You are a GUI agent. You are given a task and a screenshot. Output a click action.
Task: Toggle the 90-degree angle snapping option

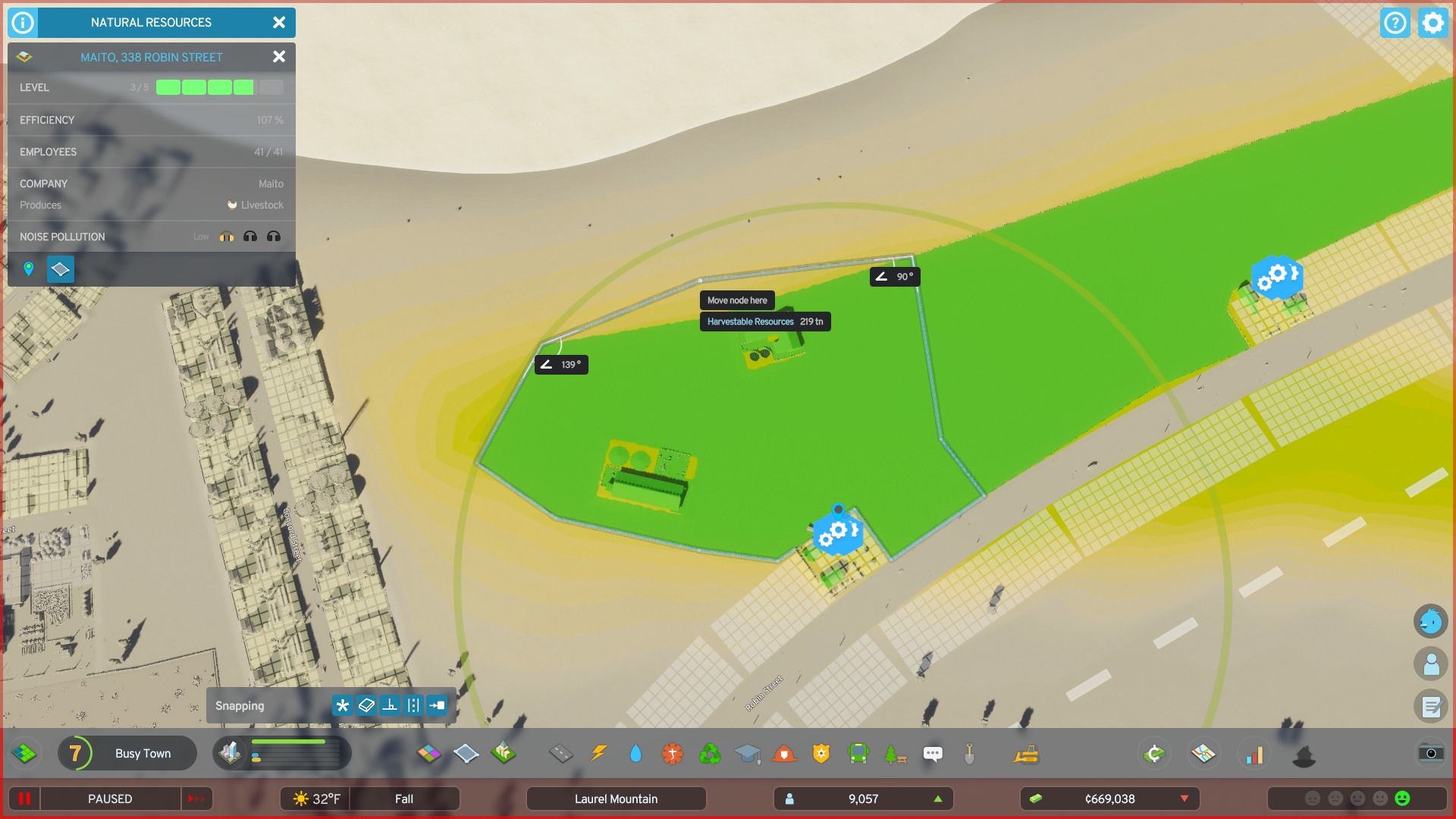coord(390,705)
